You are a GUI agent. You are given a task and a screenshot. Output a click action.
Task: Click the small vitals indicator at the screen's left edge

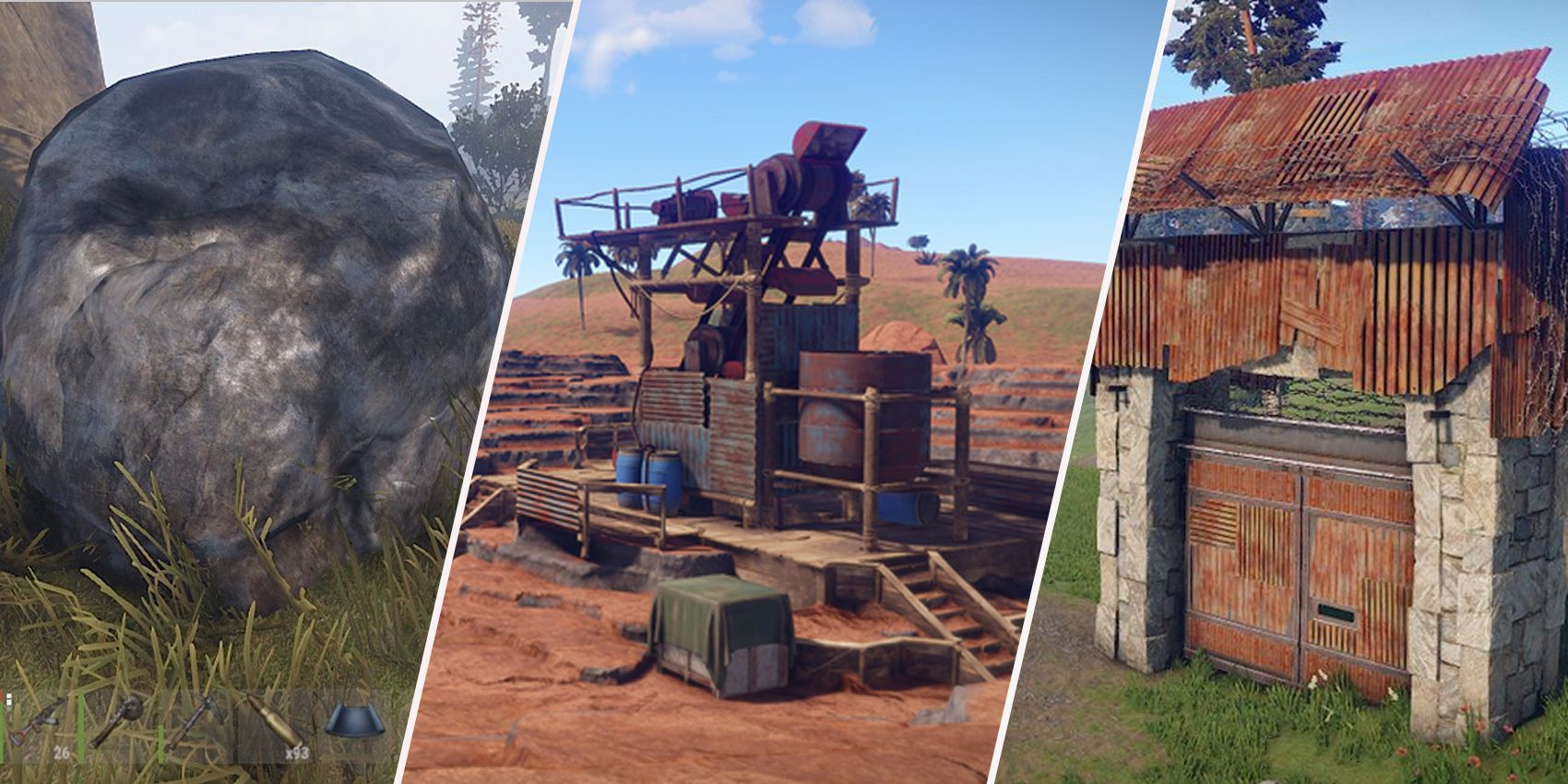(7, 701)
